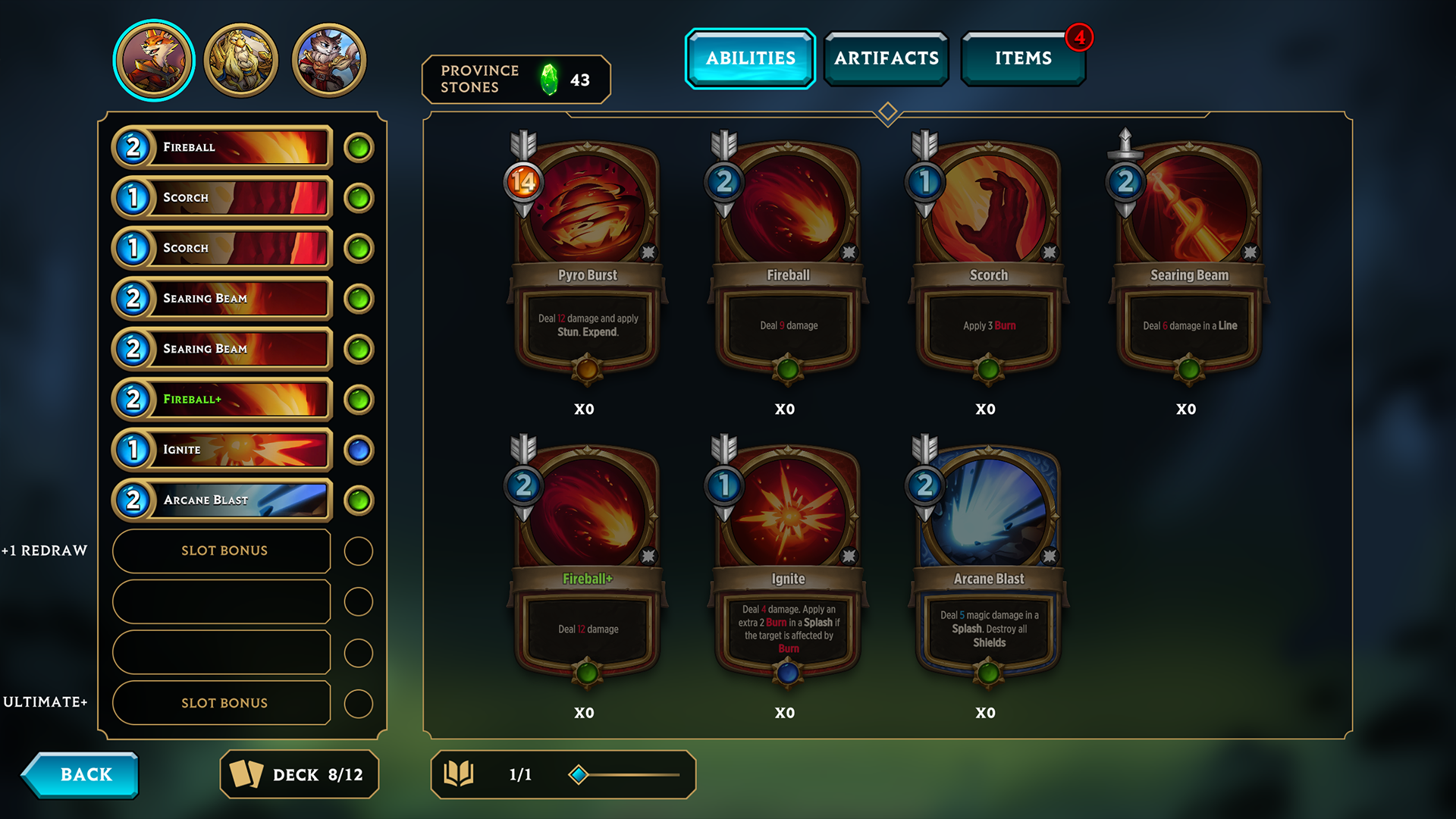The height and width of the screenshot is (819, 1456).
Task: Select the wolf character portrait
Action: [328, 57]
